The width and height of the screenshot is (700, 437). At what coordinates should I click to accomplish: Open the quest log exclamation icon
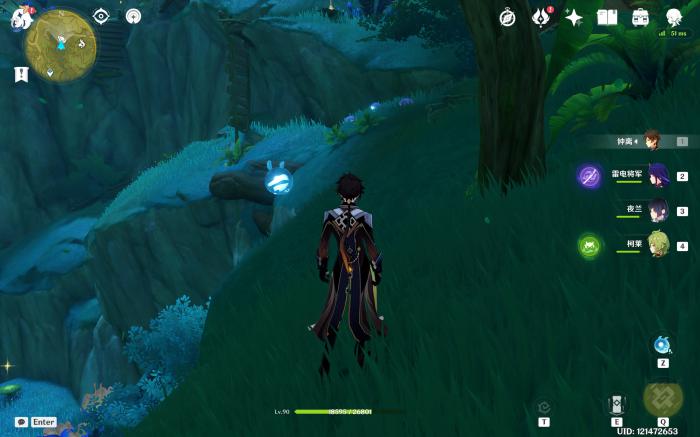20,74
